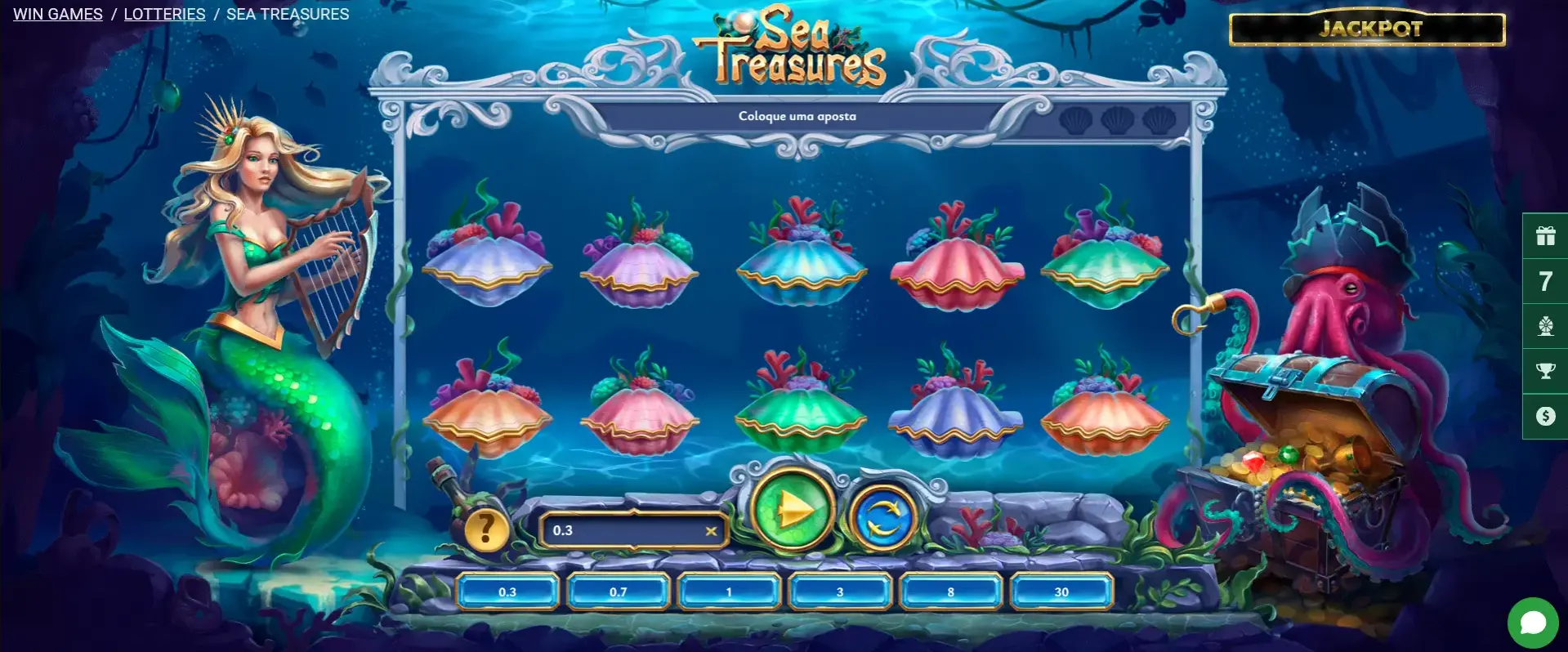Select the 0.7 bet preset
1568x652 pixels.
[619, 592]
